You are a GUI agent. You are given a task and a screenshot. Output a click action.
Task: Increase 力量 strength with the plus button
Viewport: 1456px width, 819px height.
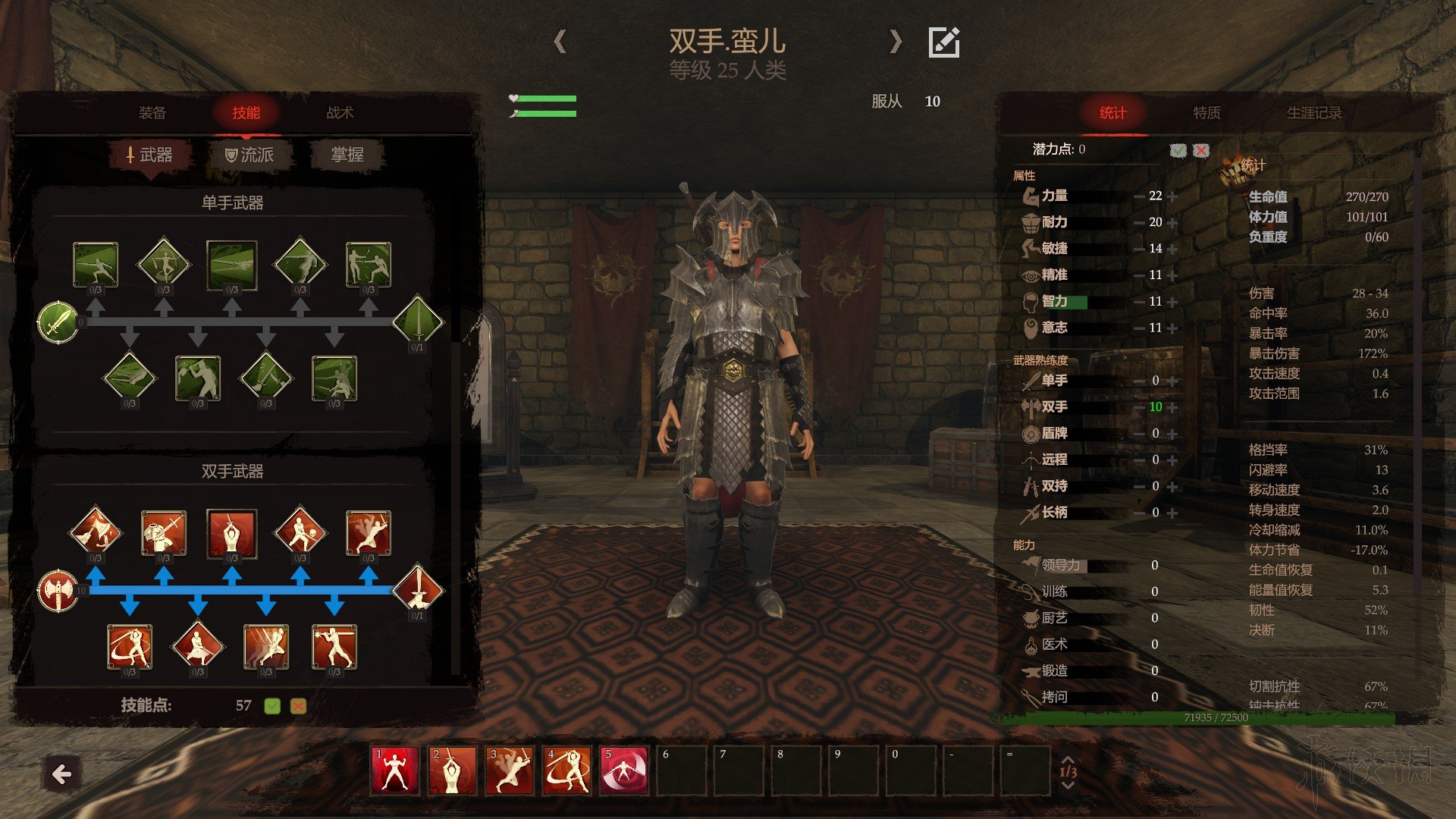1173,196
